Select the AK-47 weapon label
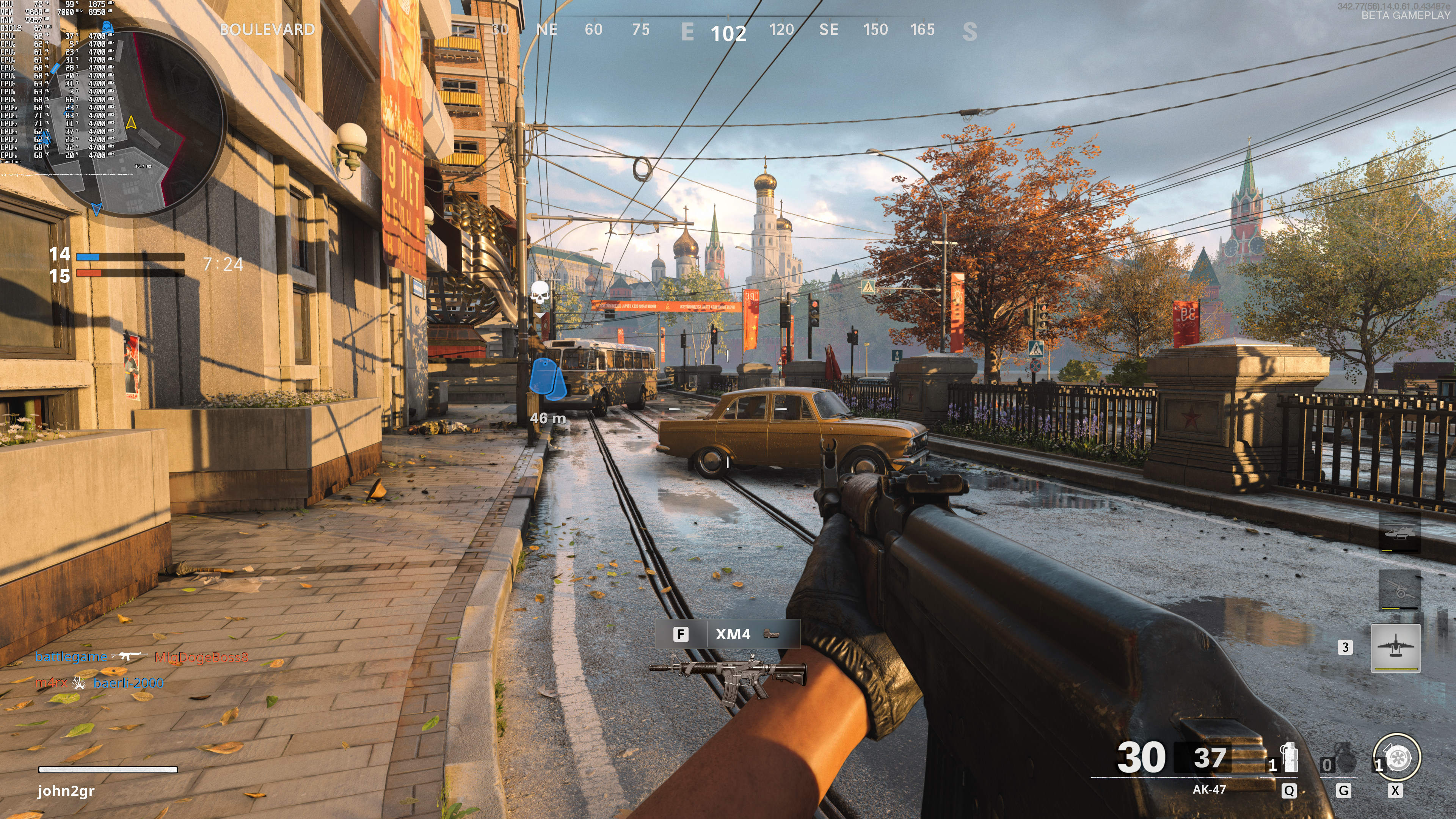 (1209, 789)
